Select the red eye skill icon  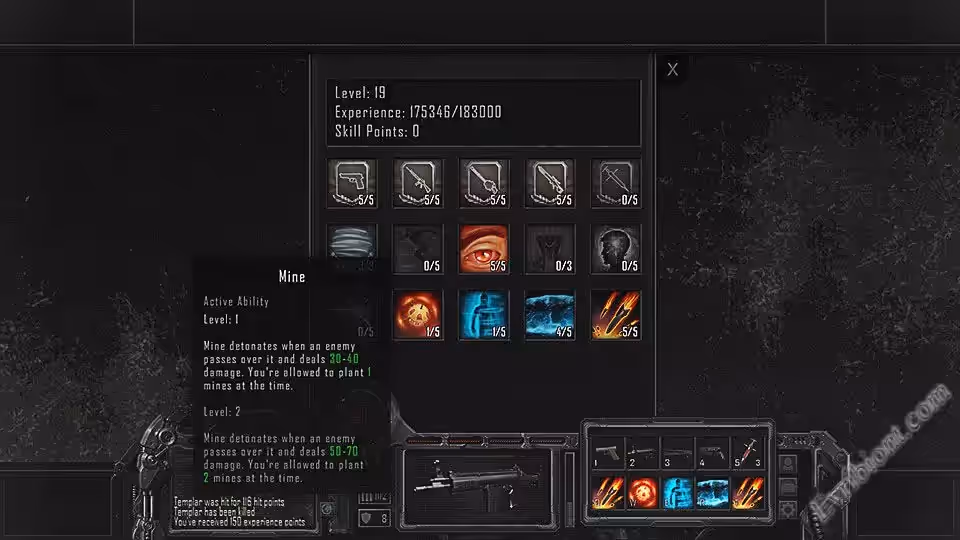coord(484,249)
